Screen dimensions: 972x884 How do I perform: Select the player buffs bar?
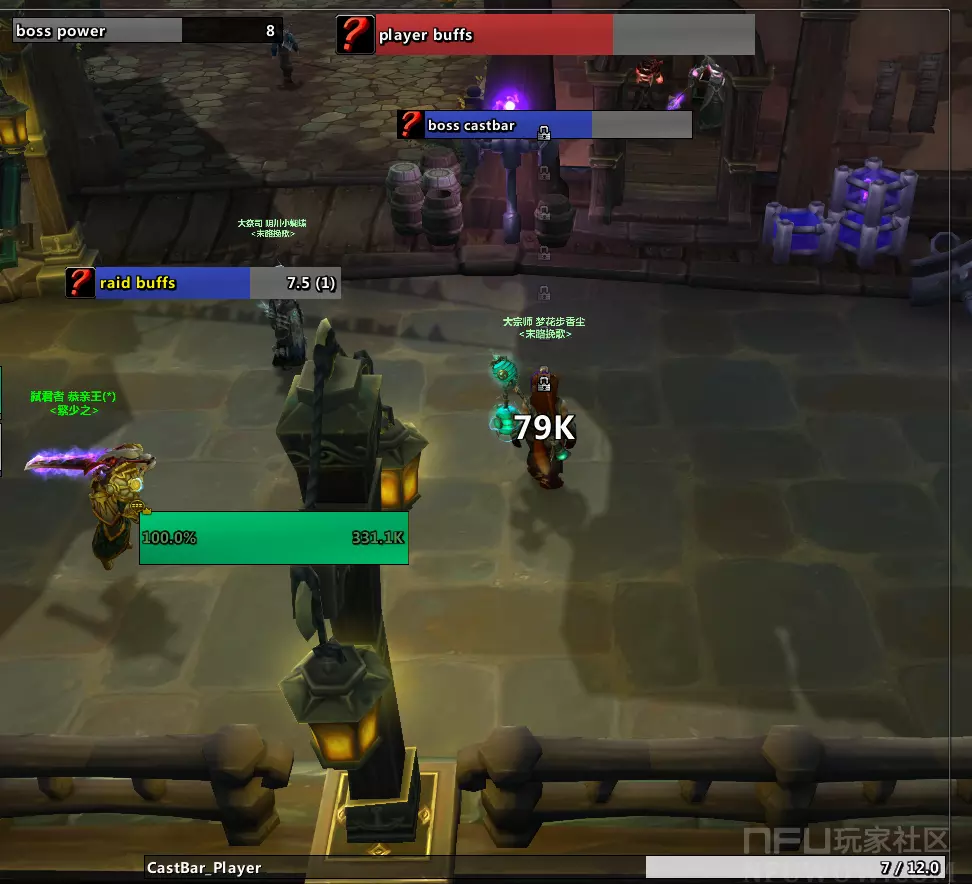564,35
